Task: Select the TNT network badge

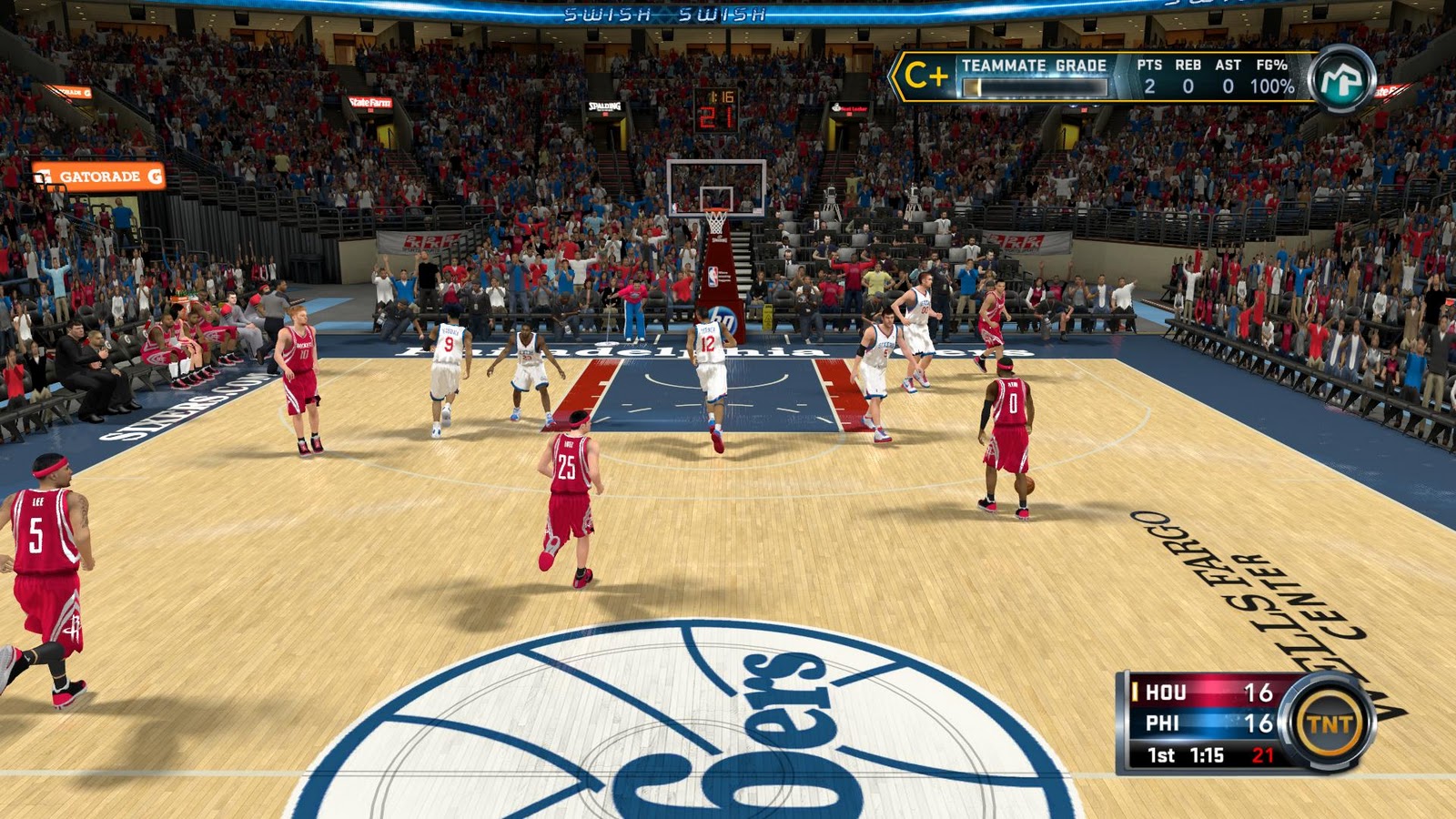Action: click(x=1330, y=724)
